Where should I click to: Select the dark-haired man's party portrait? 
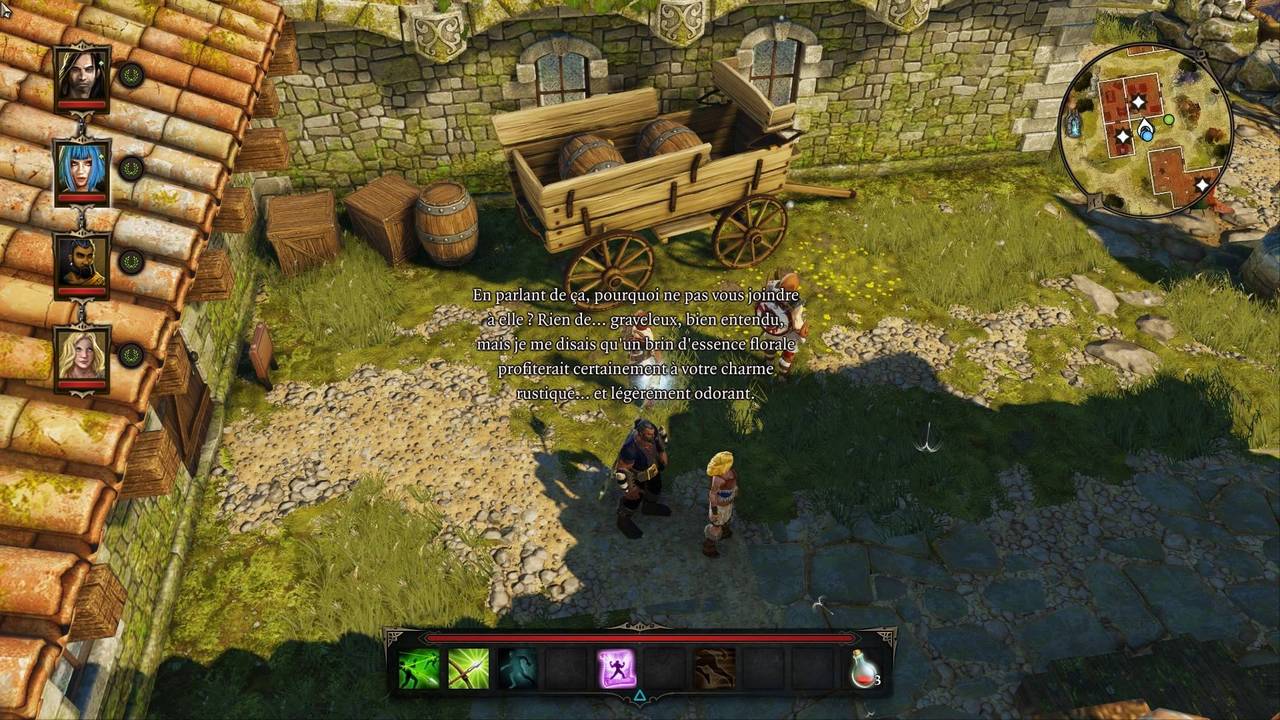[82, 75]
